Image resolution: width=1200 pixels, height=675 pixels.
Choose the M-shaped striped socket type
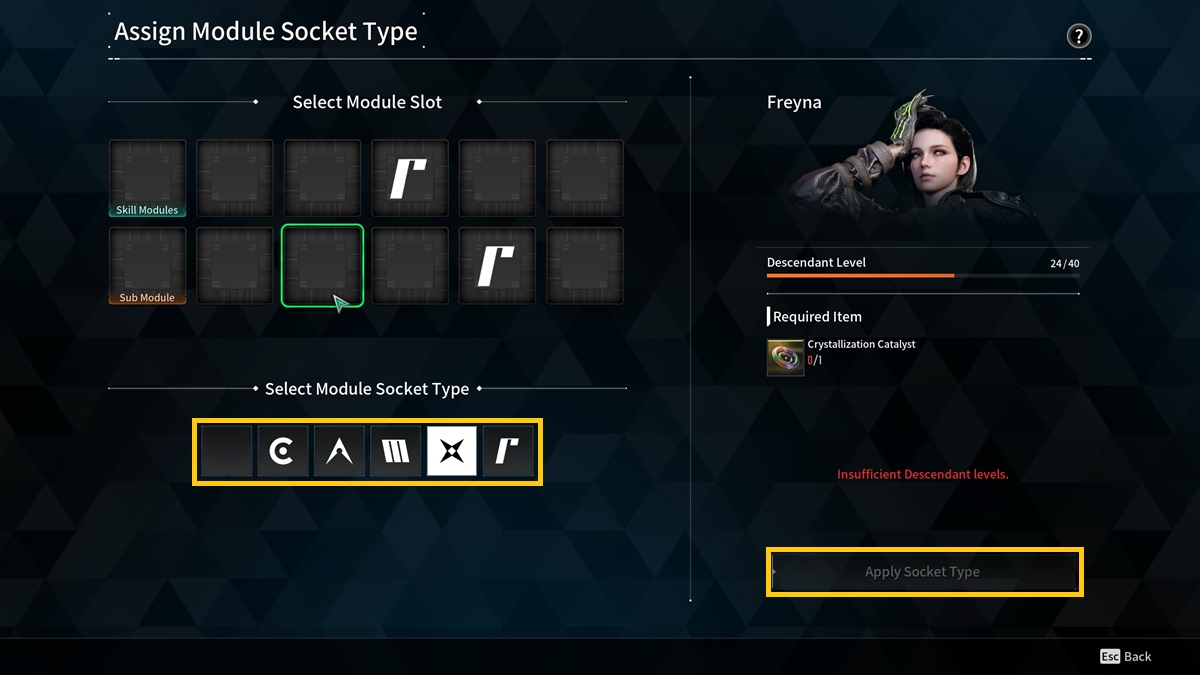pos(396,452)
